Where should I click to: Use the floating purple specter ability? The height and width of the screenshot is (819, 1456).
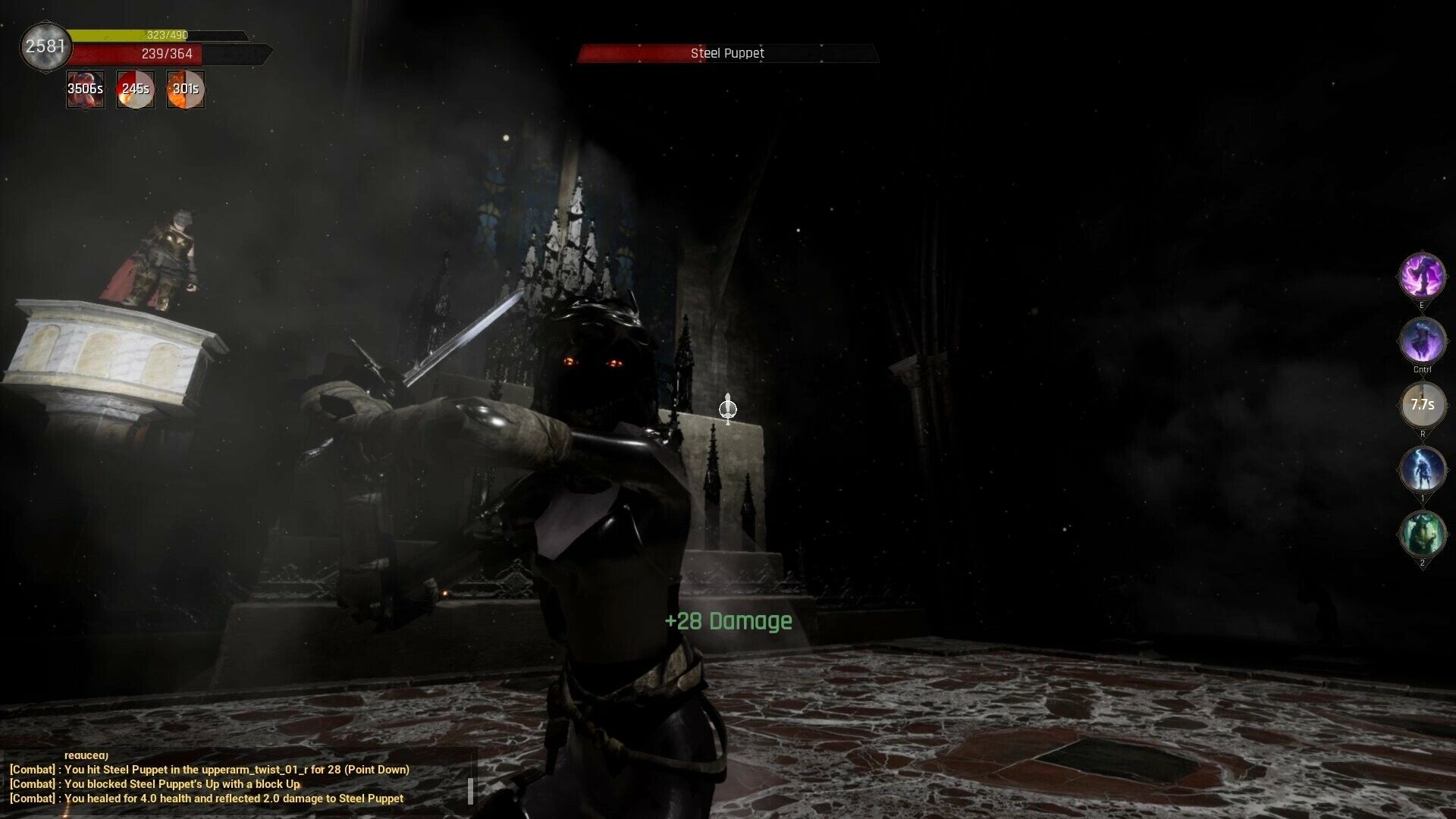tap(1423, 340)
